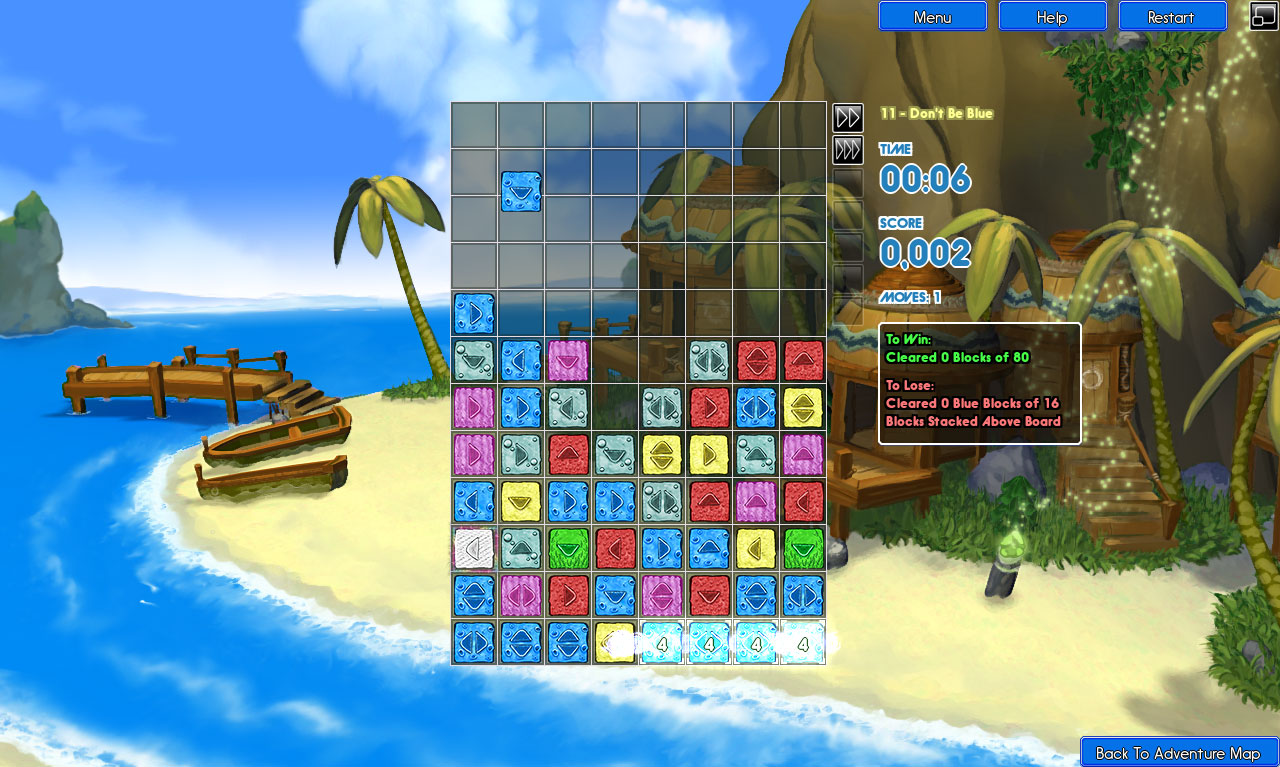Toggle windowed mode with the corner screen icon

click(x=1263, y=16)
